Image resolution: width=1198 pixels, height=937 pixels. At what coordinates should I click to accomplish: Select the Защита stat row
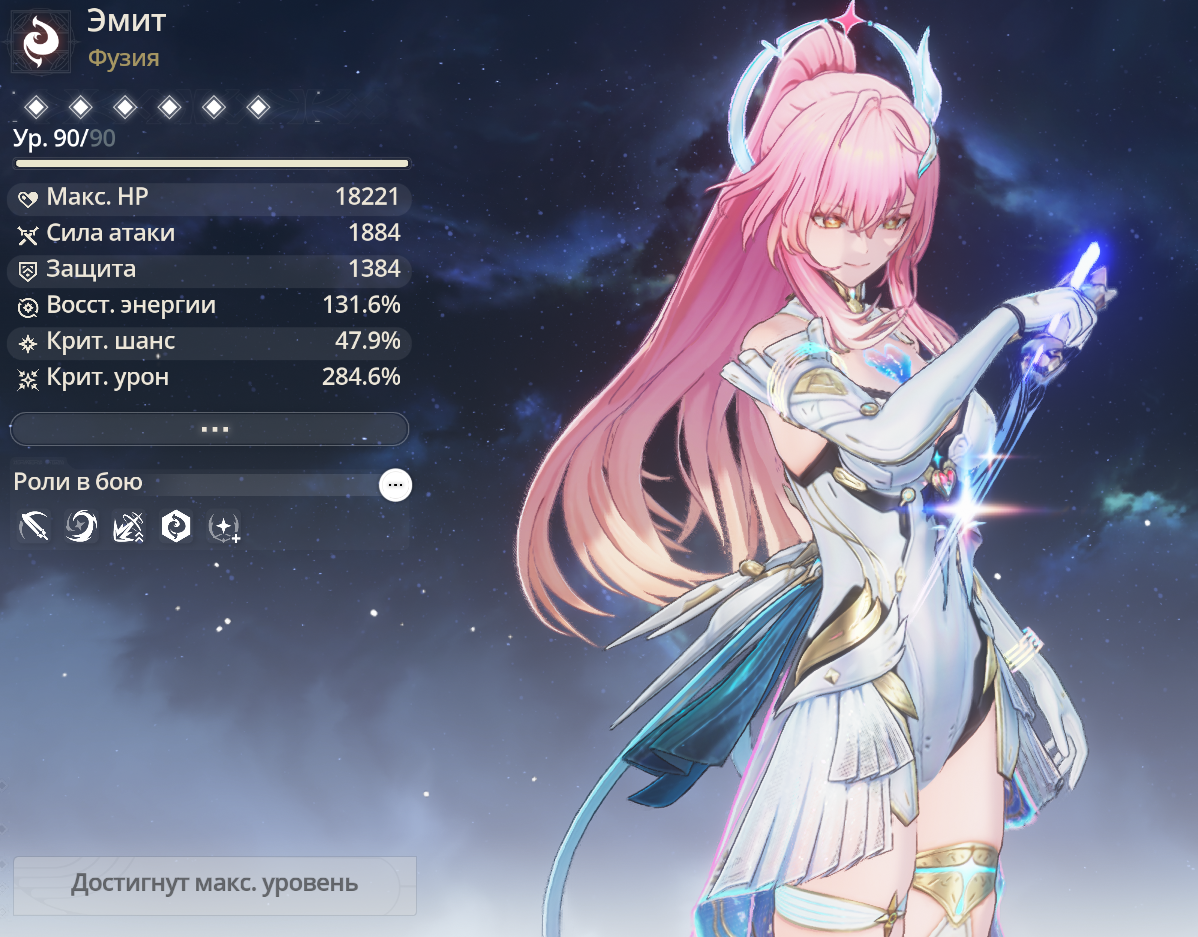[209, 269]
